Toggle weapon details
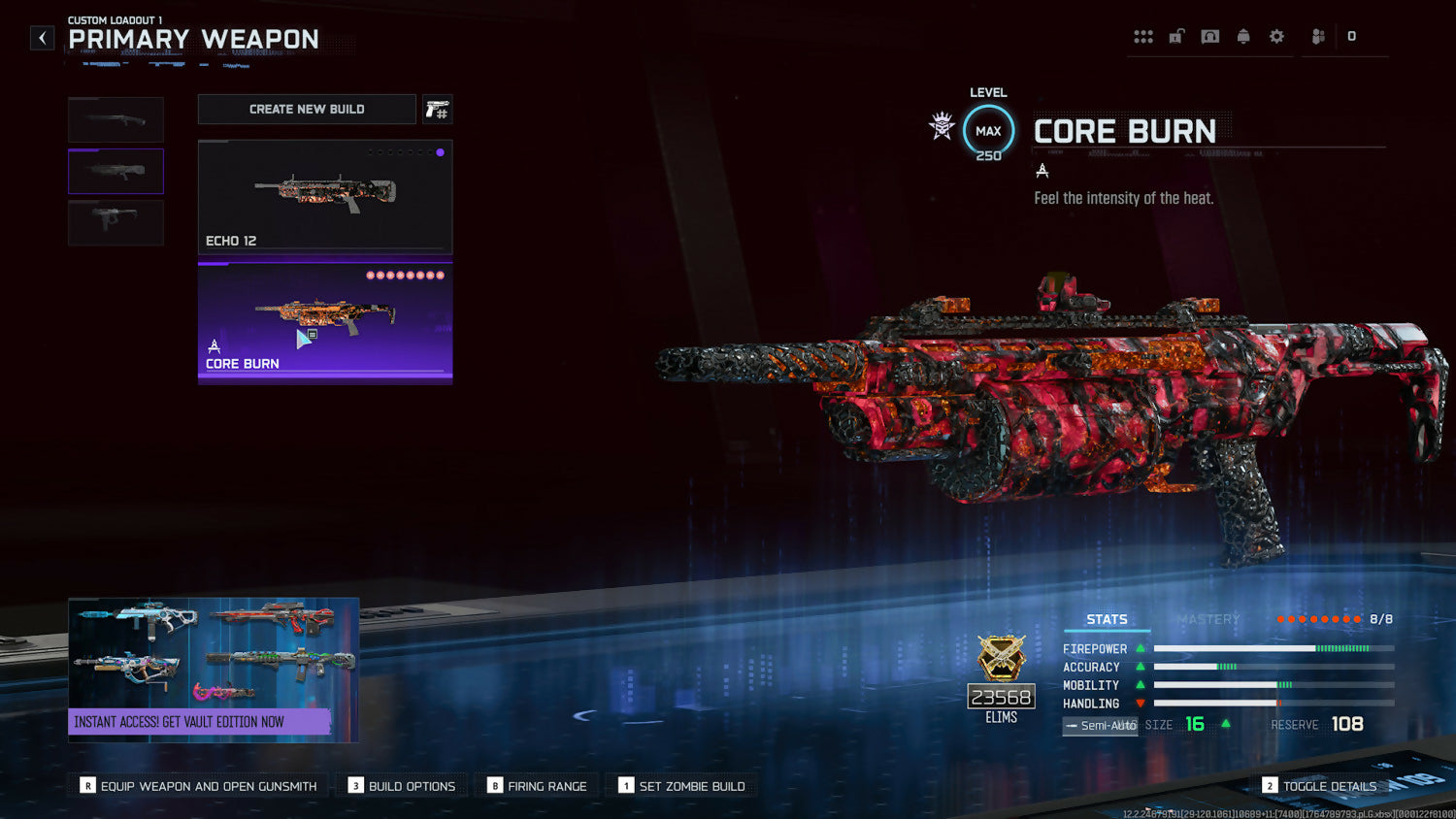Viewport: 1456px width, 819px height. (x=1319, y=786)
